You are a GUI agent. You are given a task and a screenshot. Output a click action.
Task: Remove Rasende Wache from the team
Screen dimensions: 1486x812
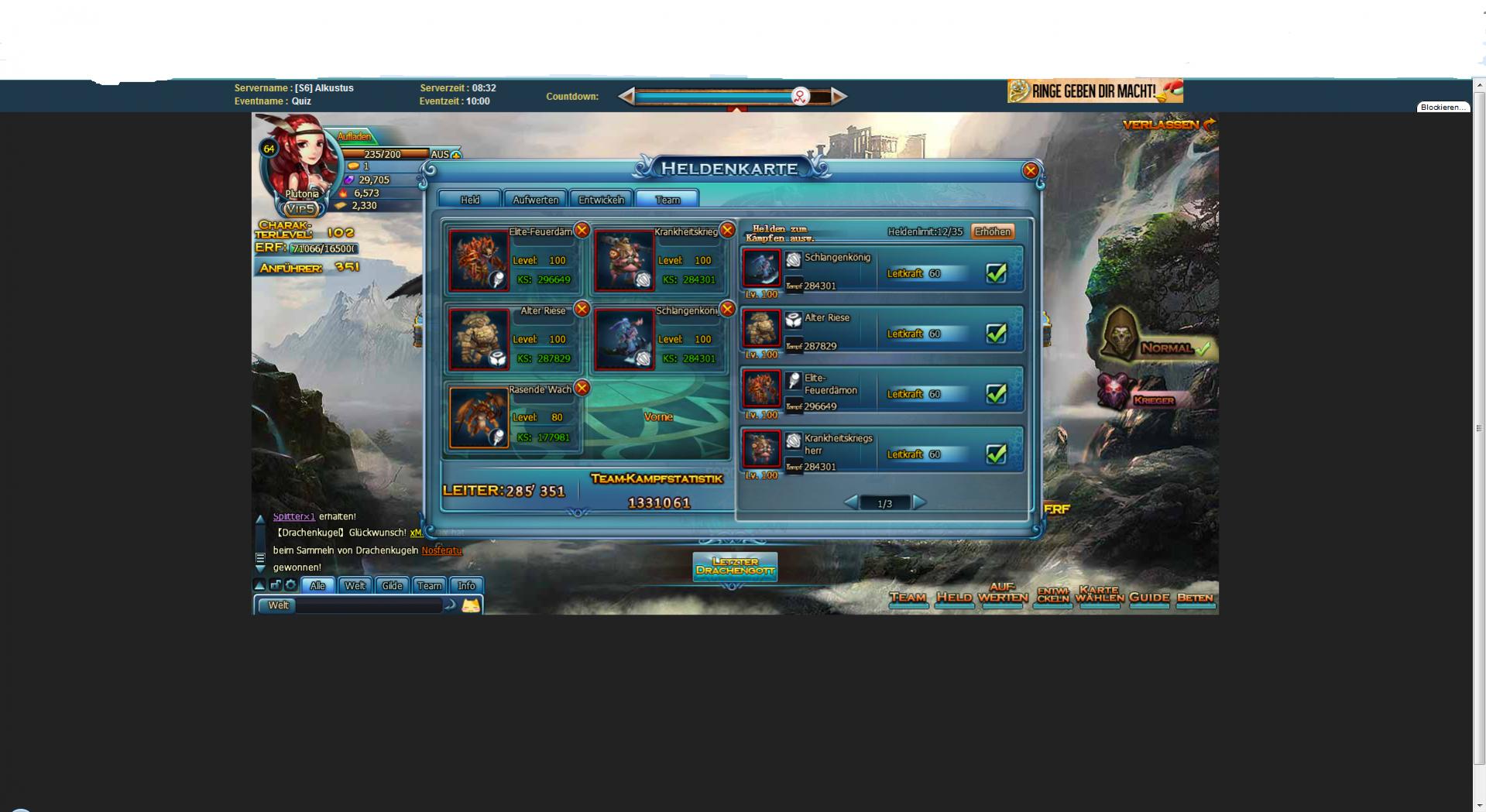pos(582,388)
